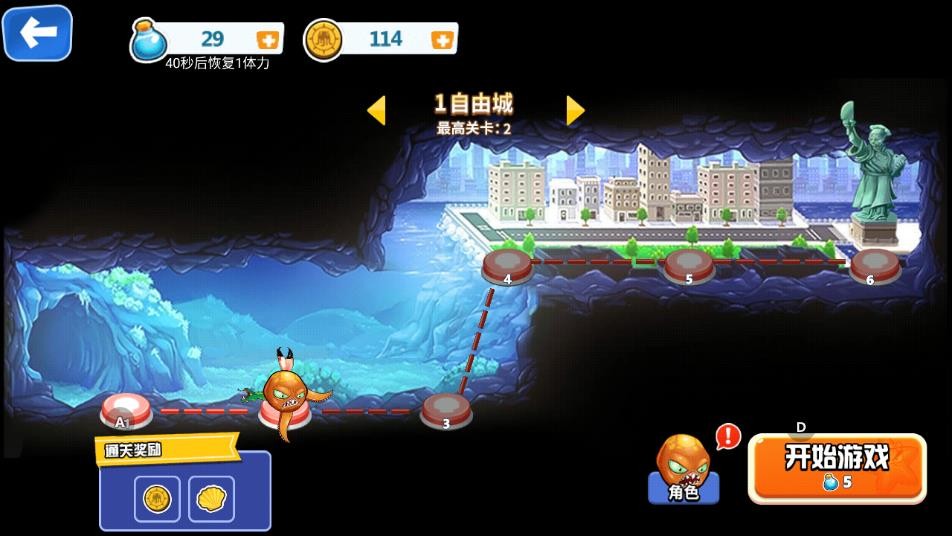Select level 4 stage node
952x536 pixels.
[x=507, y=267]
